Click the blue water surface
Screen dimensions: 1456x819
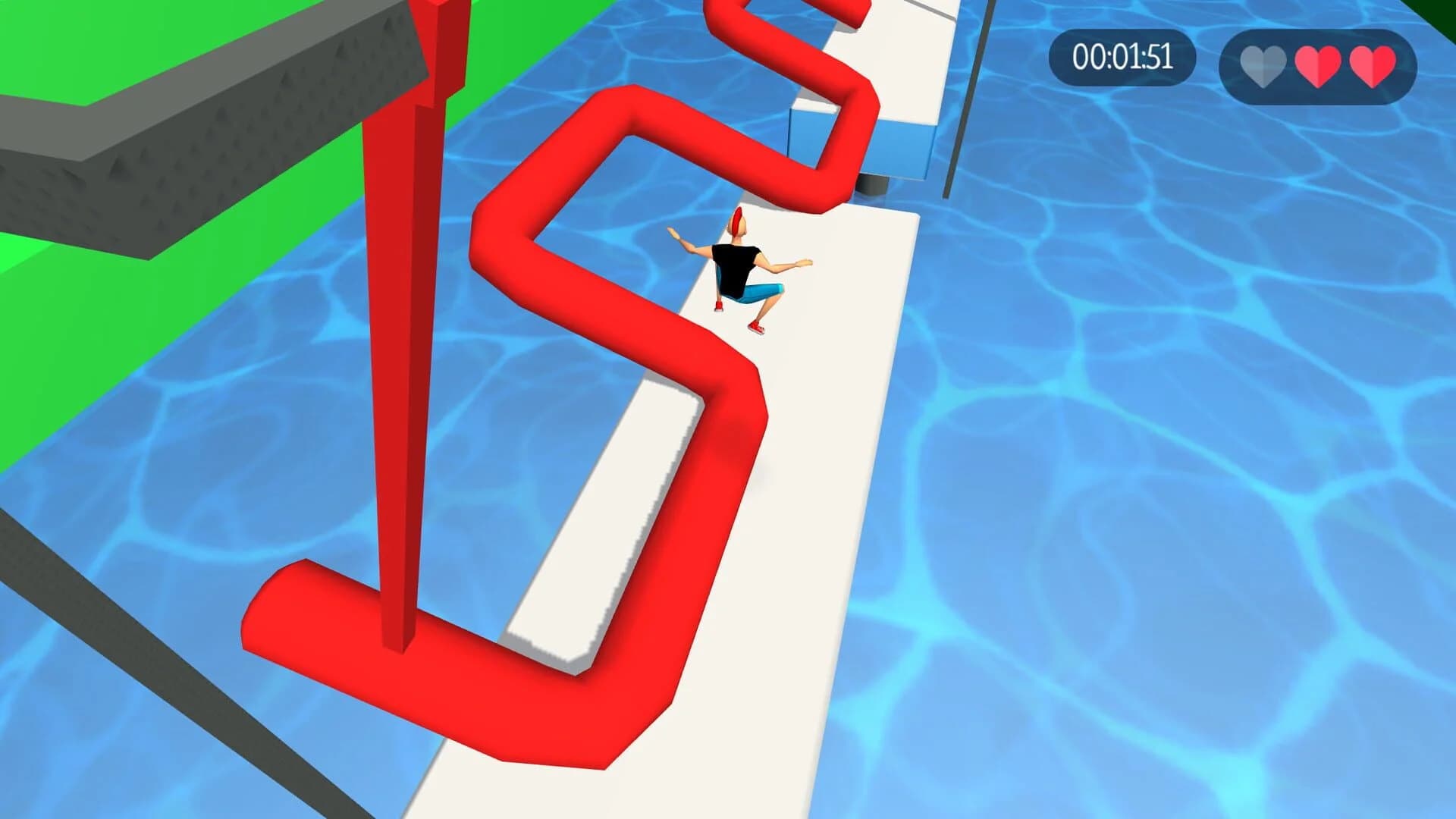(x=1137, y=455)
